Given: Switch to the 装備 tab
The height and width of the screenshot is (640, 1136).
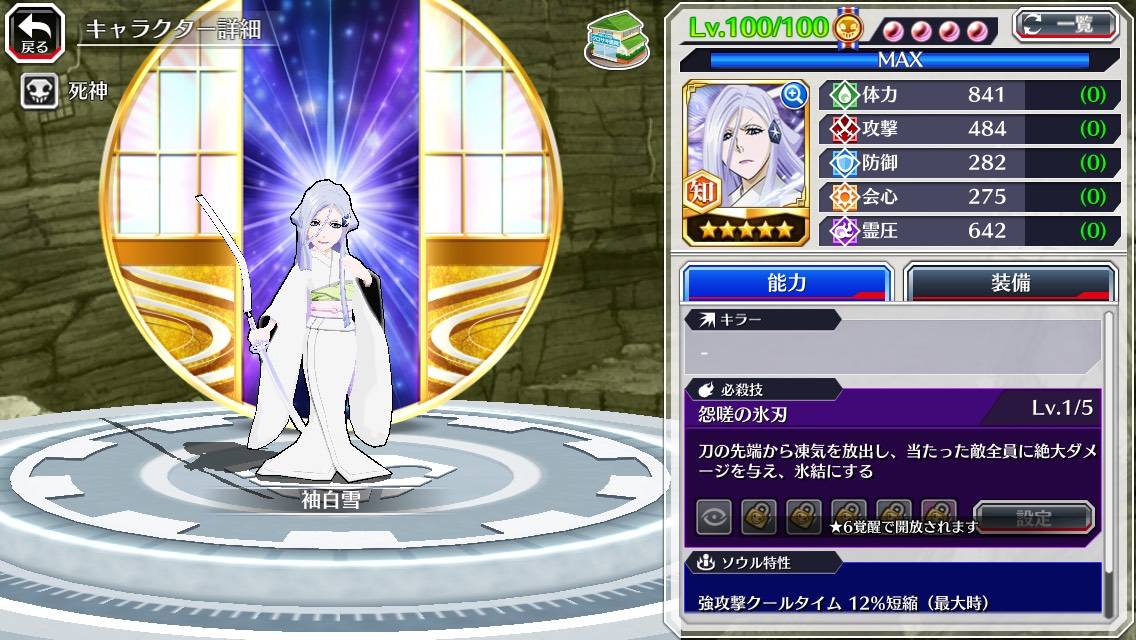Looking at the screenshot, I should 1009,283.
